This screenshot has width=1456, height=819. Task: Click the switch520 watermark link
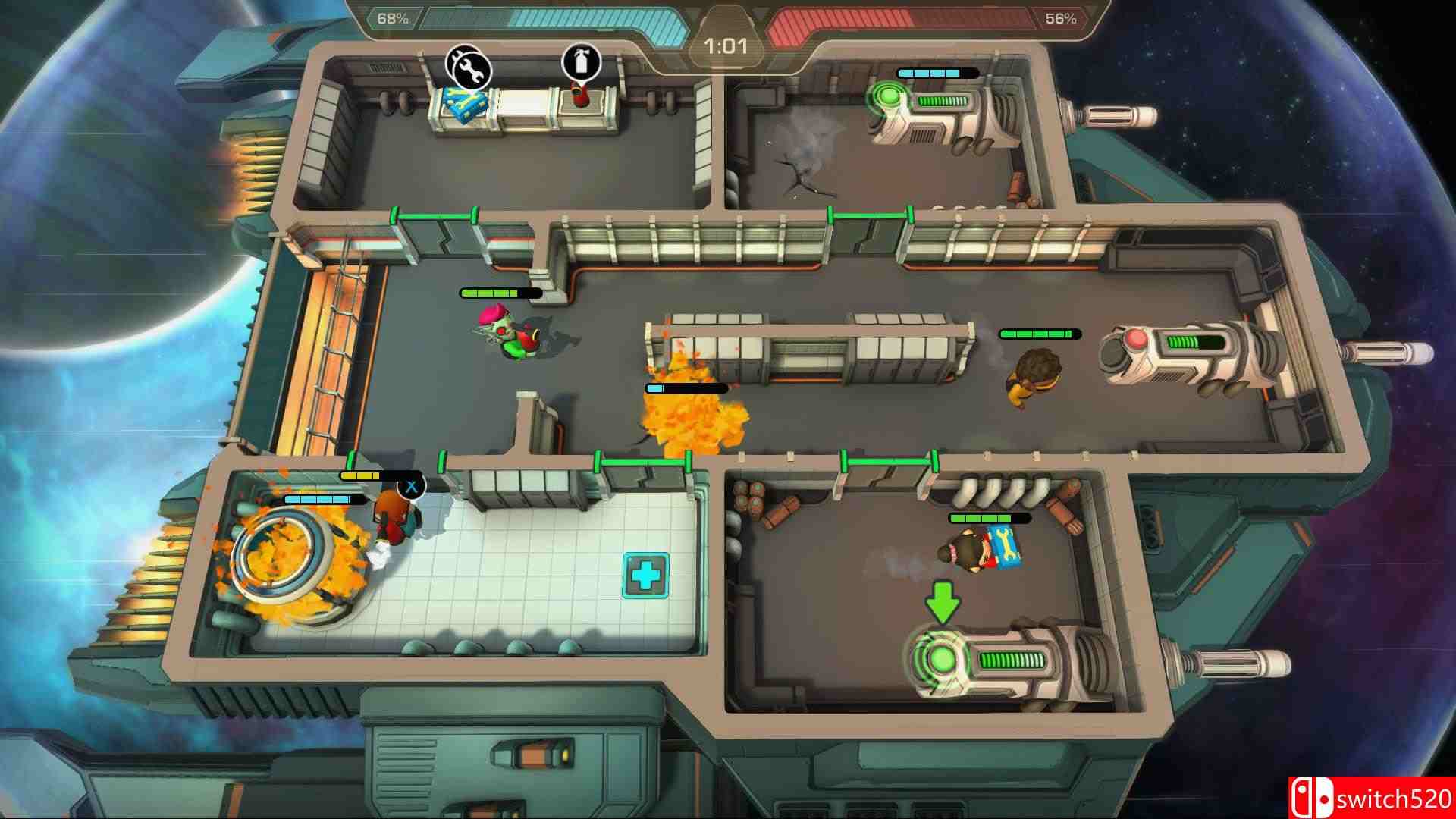pos(1380,797)
